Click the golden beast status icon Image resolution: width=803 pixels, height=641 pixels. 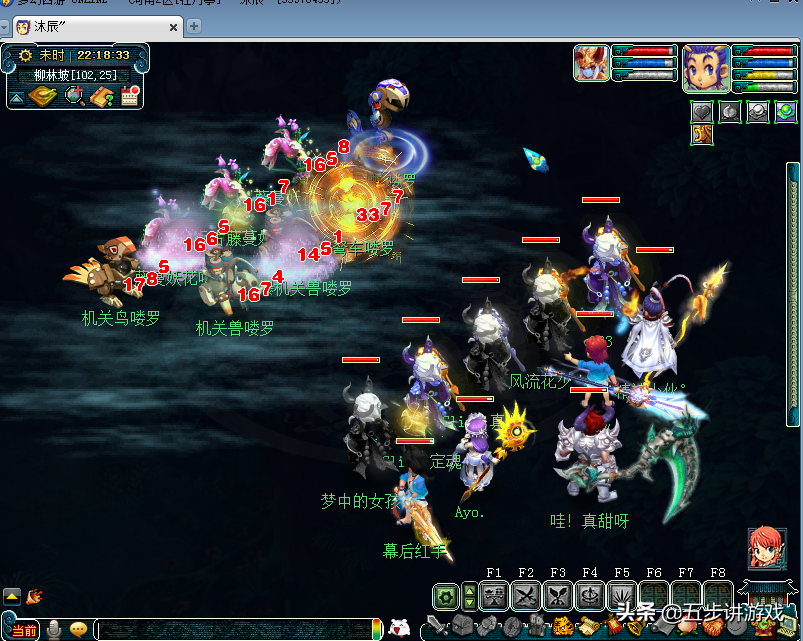pos(703,134)
